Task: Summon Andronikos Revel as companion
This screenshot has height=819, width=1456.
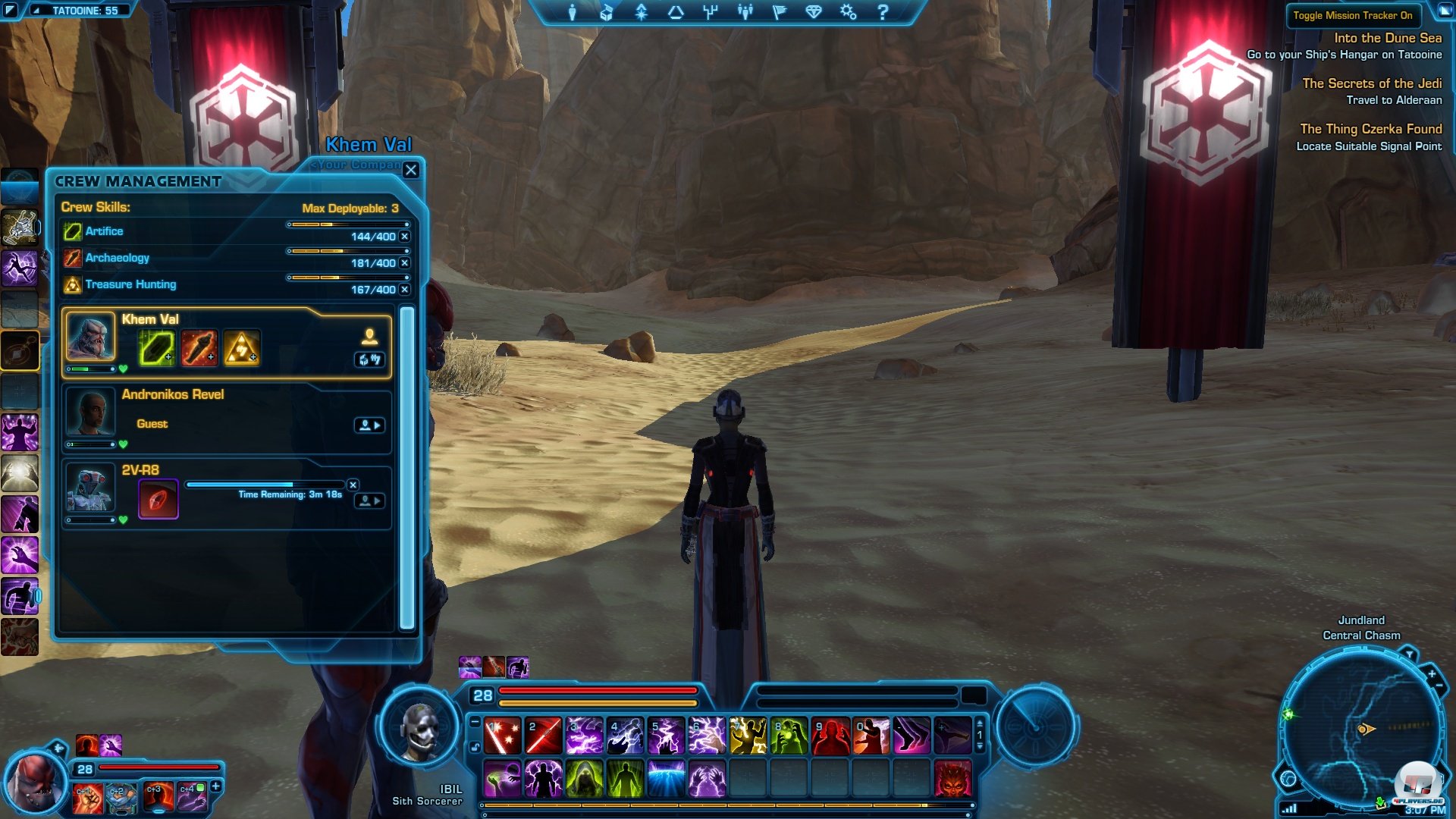Action: pyautogui.click(x=369, y=425)
